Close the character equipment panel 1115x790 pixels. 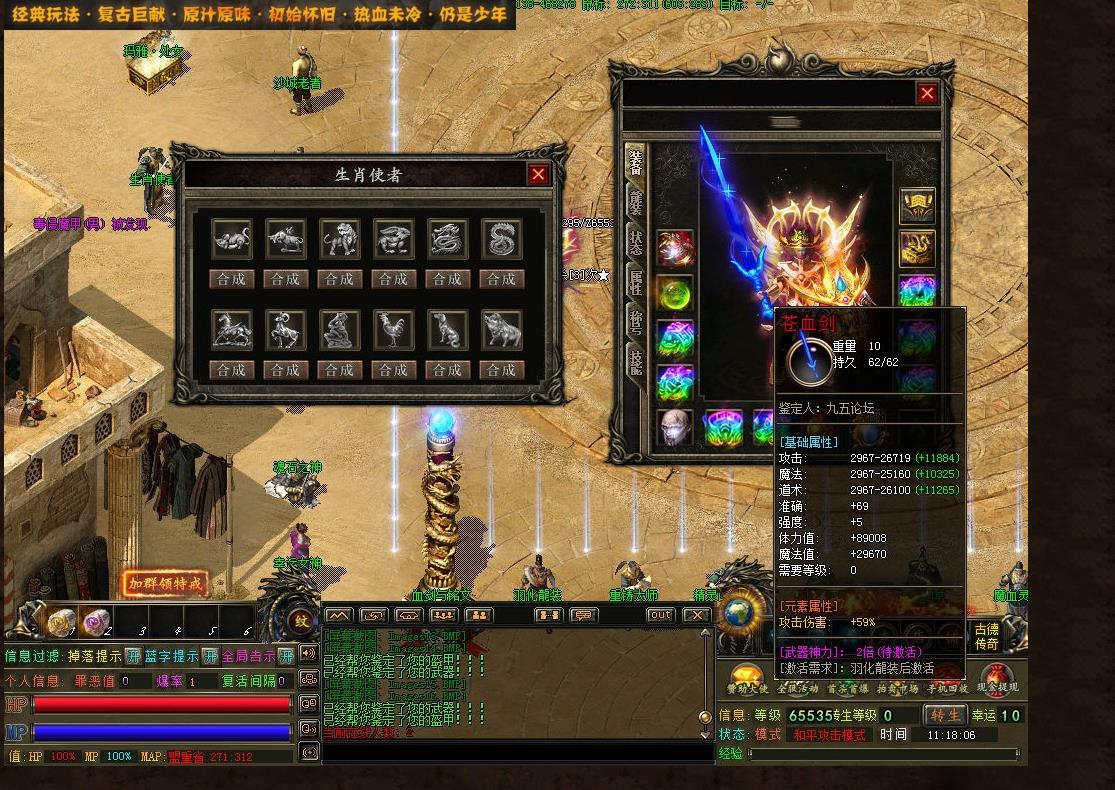tap(927, 94)
